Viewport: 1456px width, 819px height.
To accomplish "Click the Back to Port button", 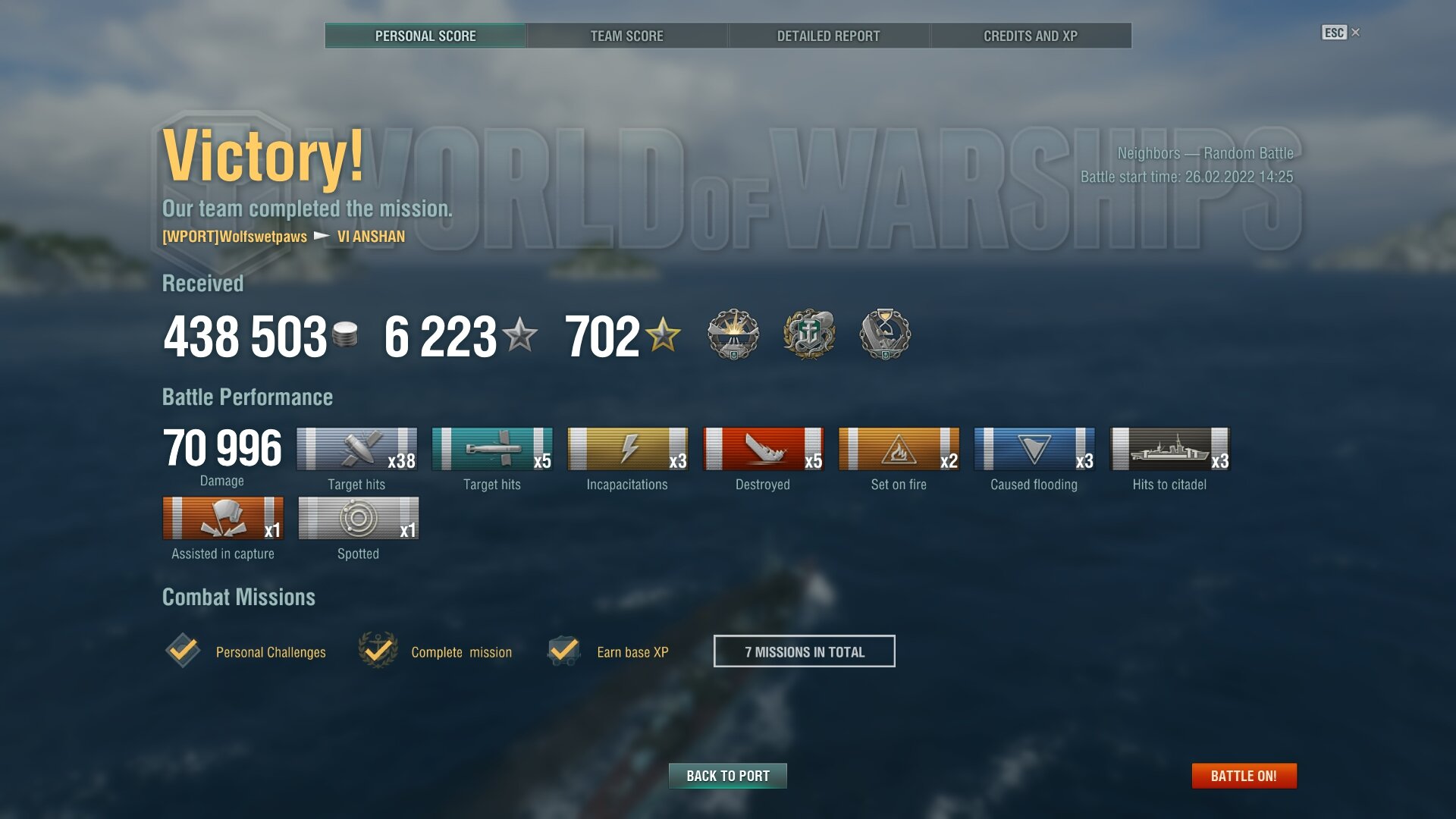I will click(x=727, y=776).
